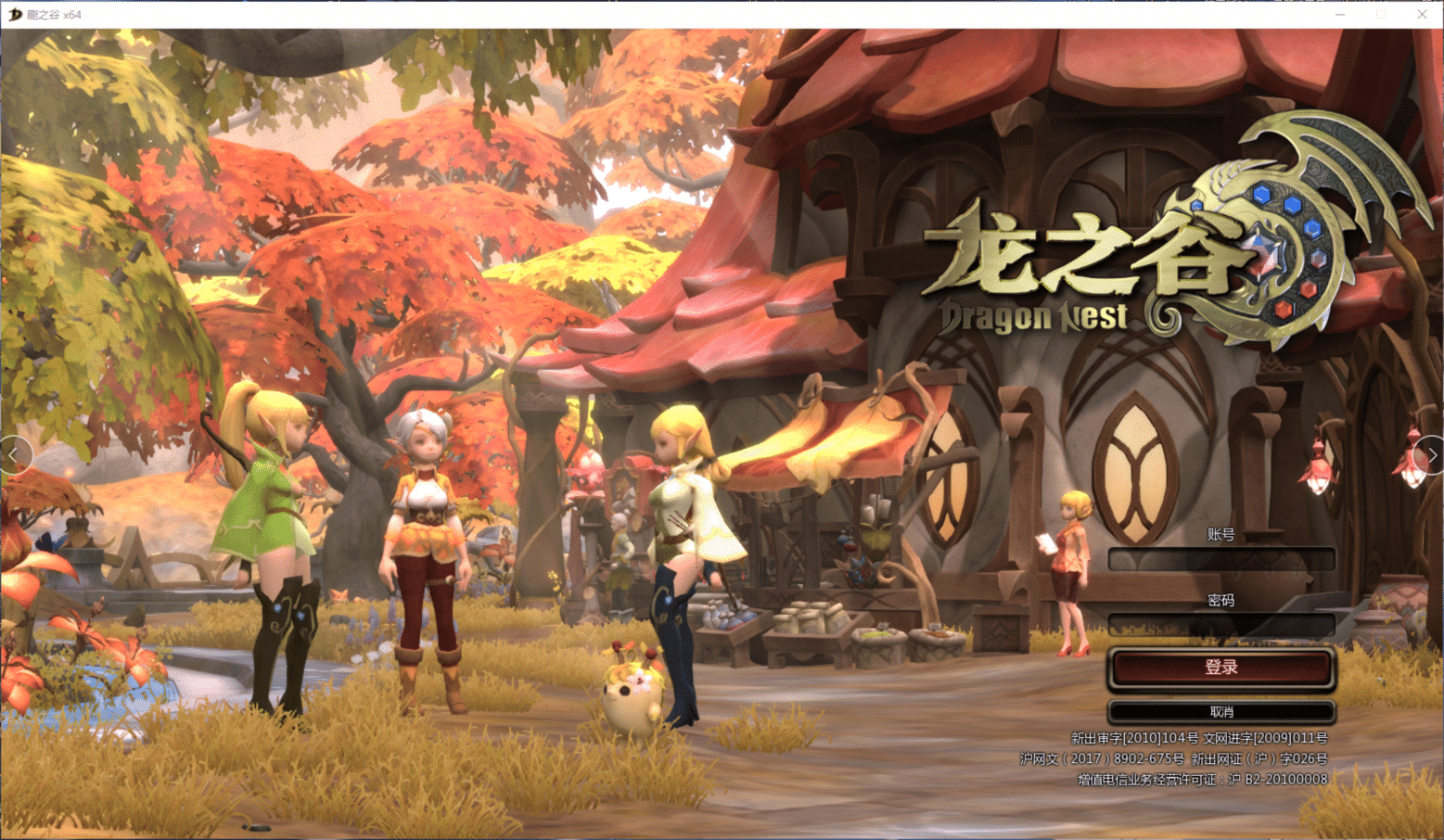Show the next background with the right arrow
The width and height of the screenshot is (1444, 840).
click(x=1431, y=455)
